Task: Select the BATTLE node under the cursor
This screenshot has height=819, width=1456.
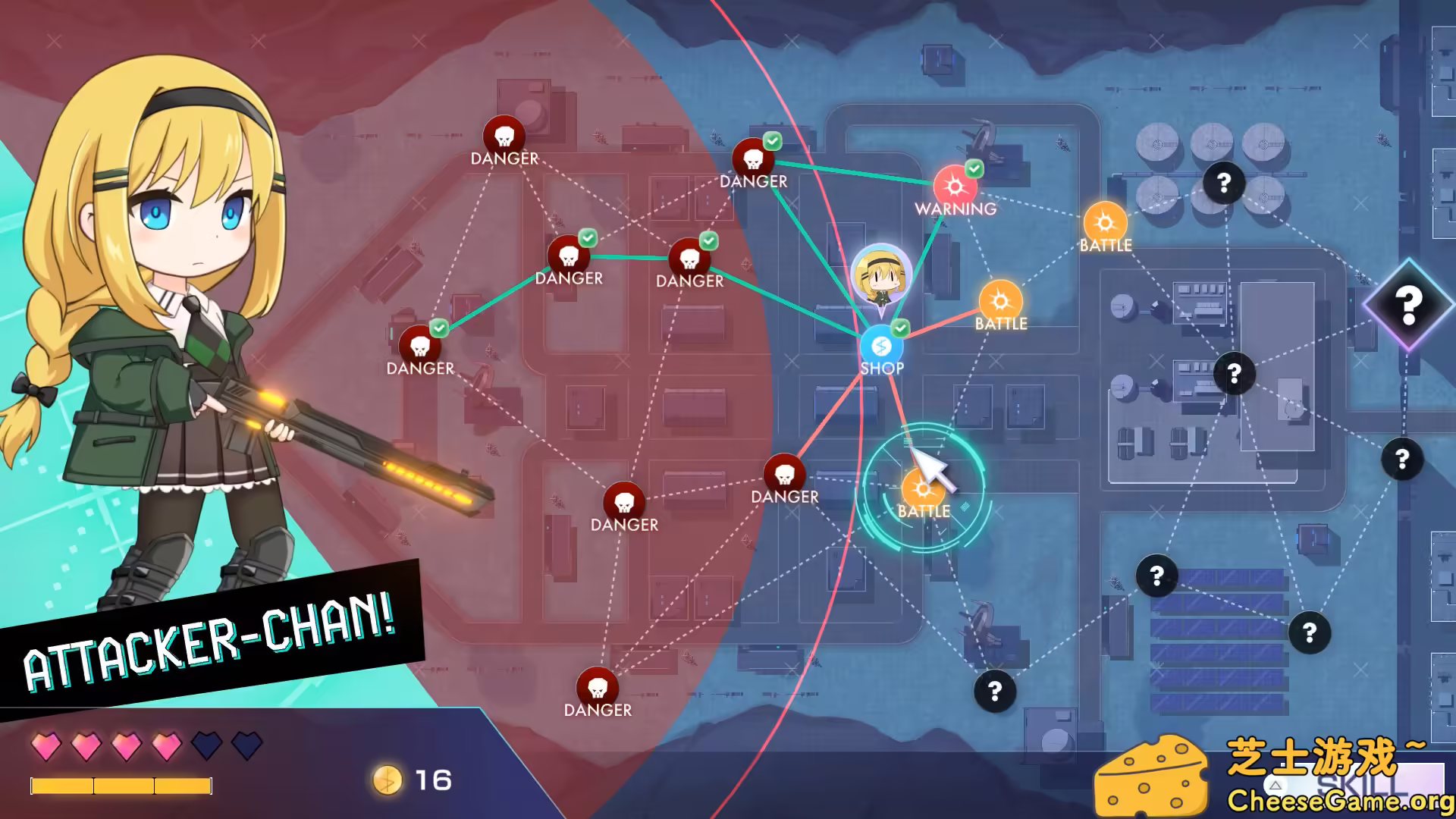Action: point(924,489)
